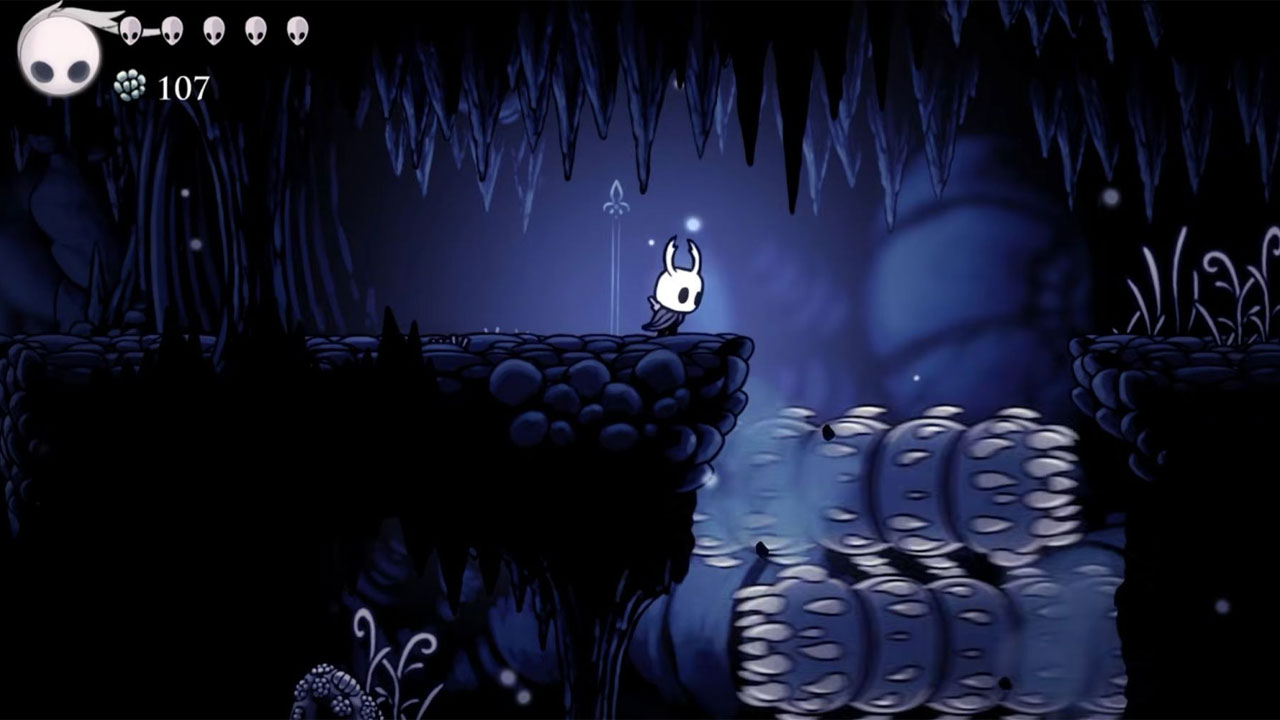1280x720 pixels.
Task: Click the middle health mask icon
Action: 213,30
